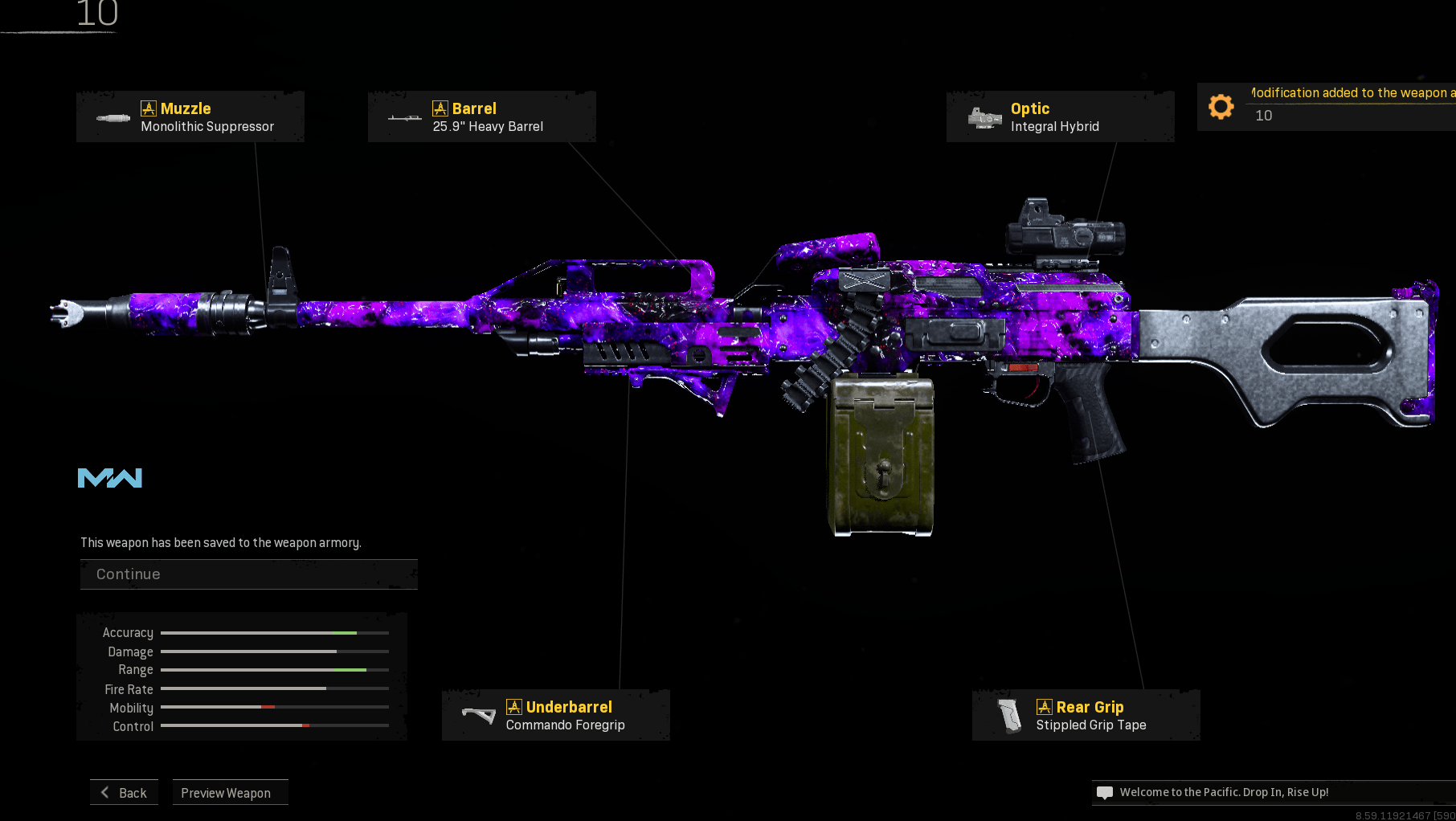The image size is (1456, 821).
Task: Open the Underbarrel Commando Foregrip slot
Action: (x=555, y=715)
